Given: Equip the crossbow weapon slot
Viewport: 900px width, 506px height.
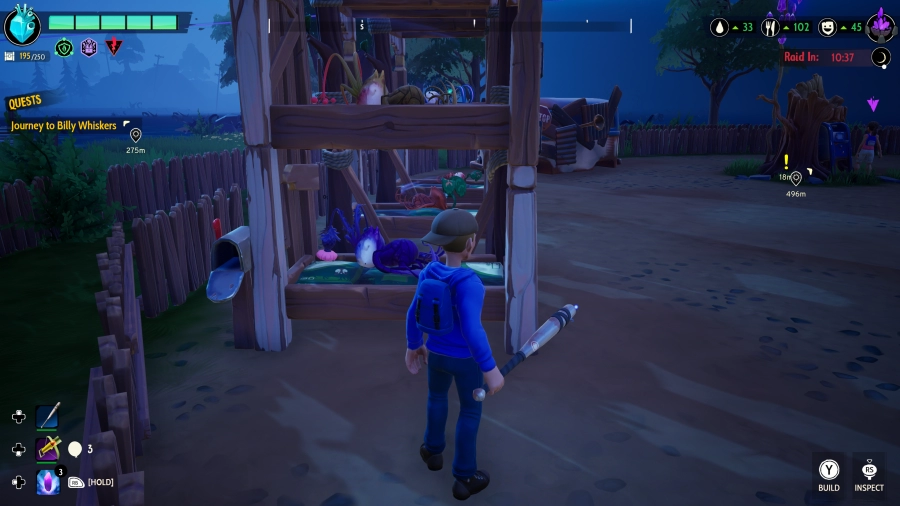Looking at the screenshot, I should pyautogui.click(x=49, y=449).
